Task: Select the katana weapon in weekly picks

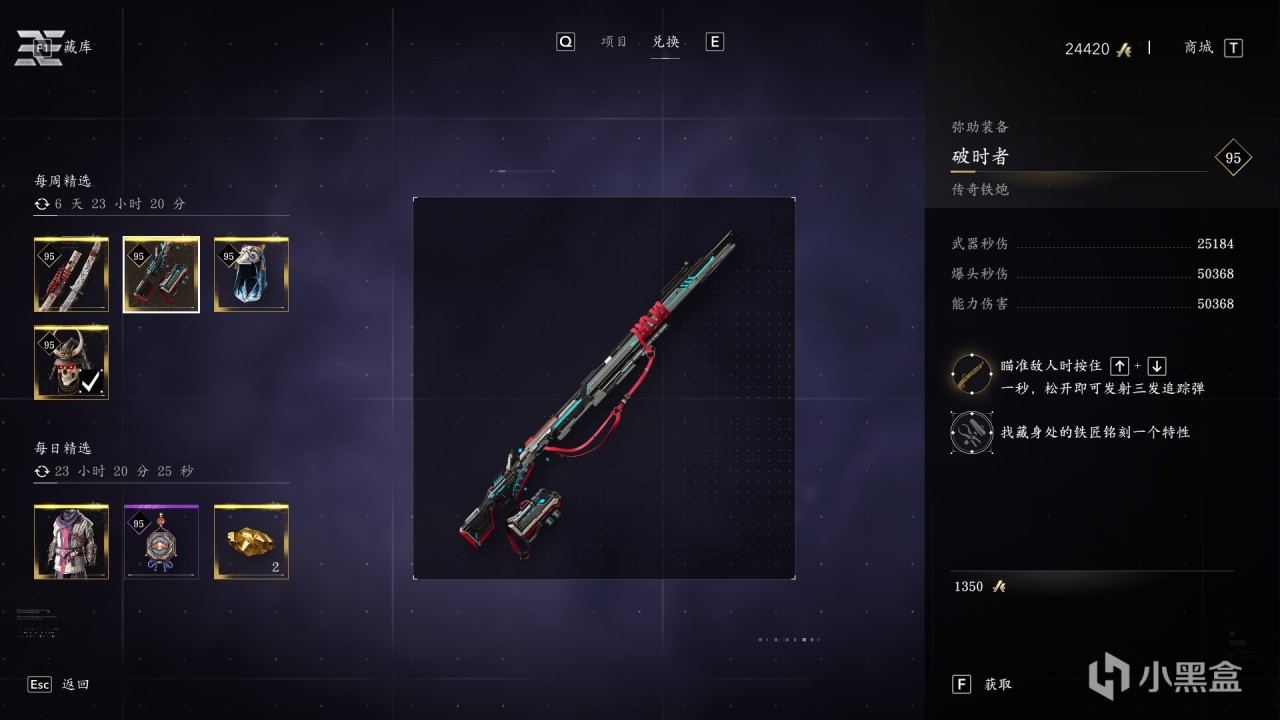Action: point(71,275)
